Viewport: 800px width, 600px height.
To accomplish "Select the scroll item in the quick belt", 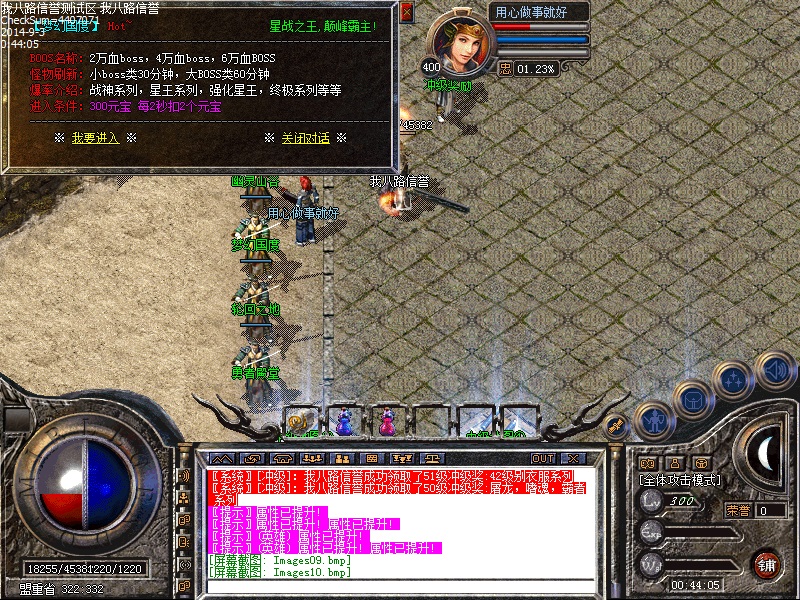I will [300, 421].
